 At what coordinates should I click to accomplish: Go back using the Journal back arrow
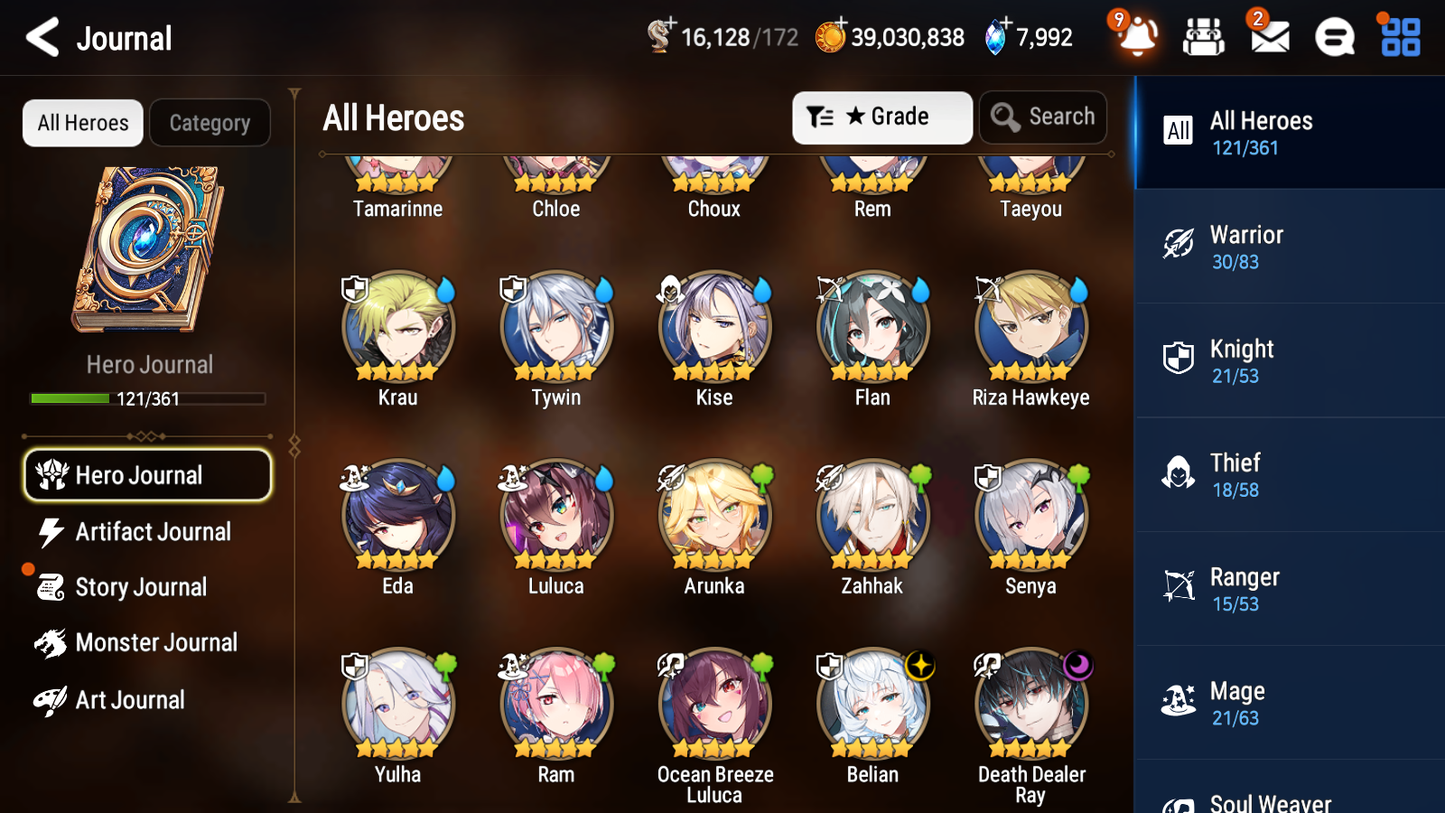(41, 36)
